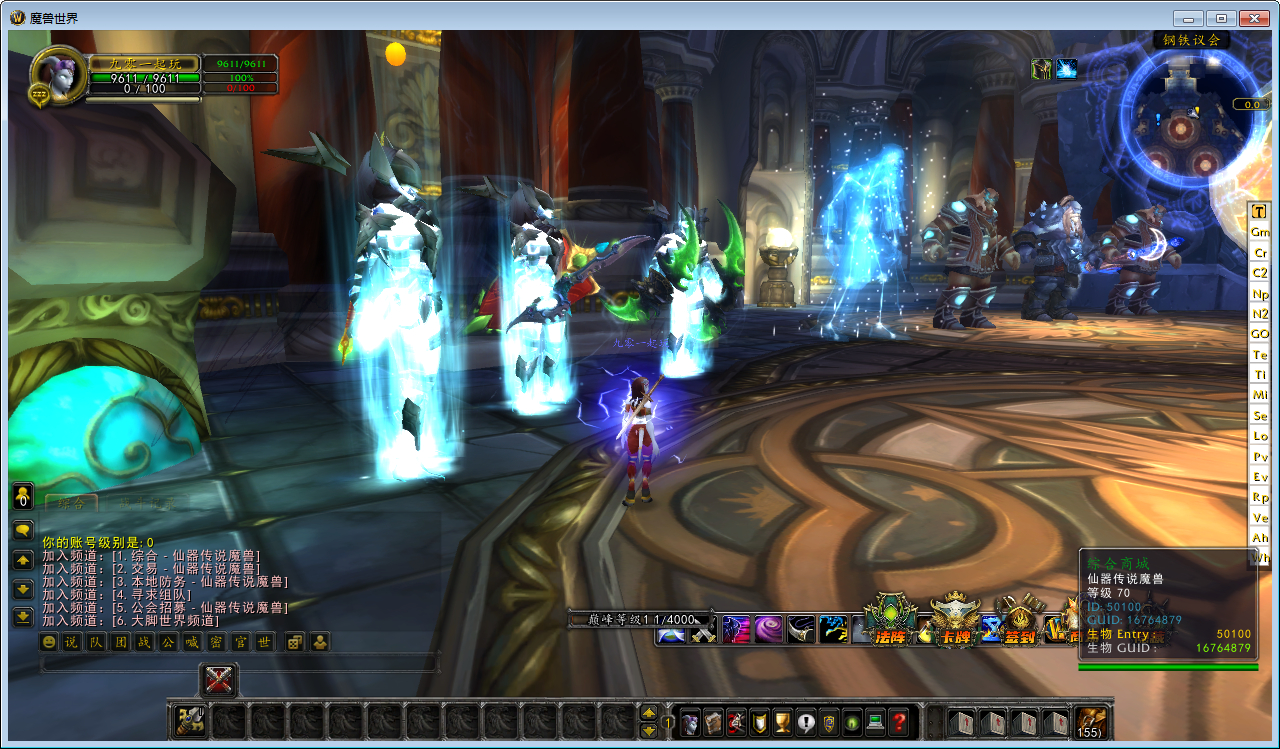Image resolution: width=1280 pixels, height=749 pixels.
Task: Select the Gm addon tab
Action: [1260, 232]
